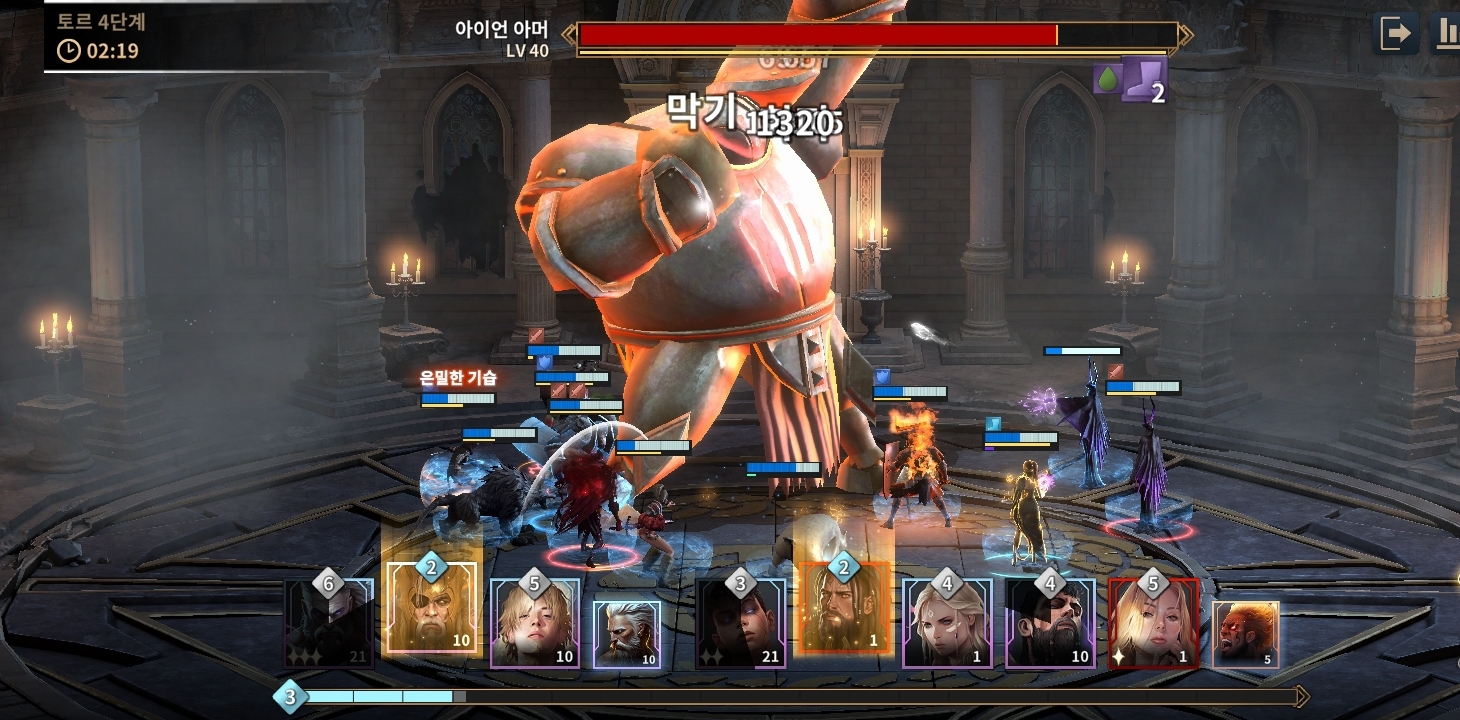The image size is (1460, 720).
Task: Pick the woman with white face paint
Action: (x=947, y=624)
